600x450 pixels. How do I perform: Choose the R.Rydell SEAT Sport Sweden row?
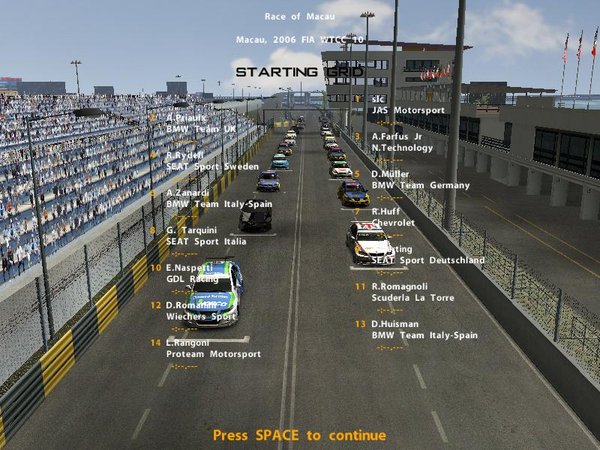(204, 161)
